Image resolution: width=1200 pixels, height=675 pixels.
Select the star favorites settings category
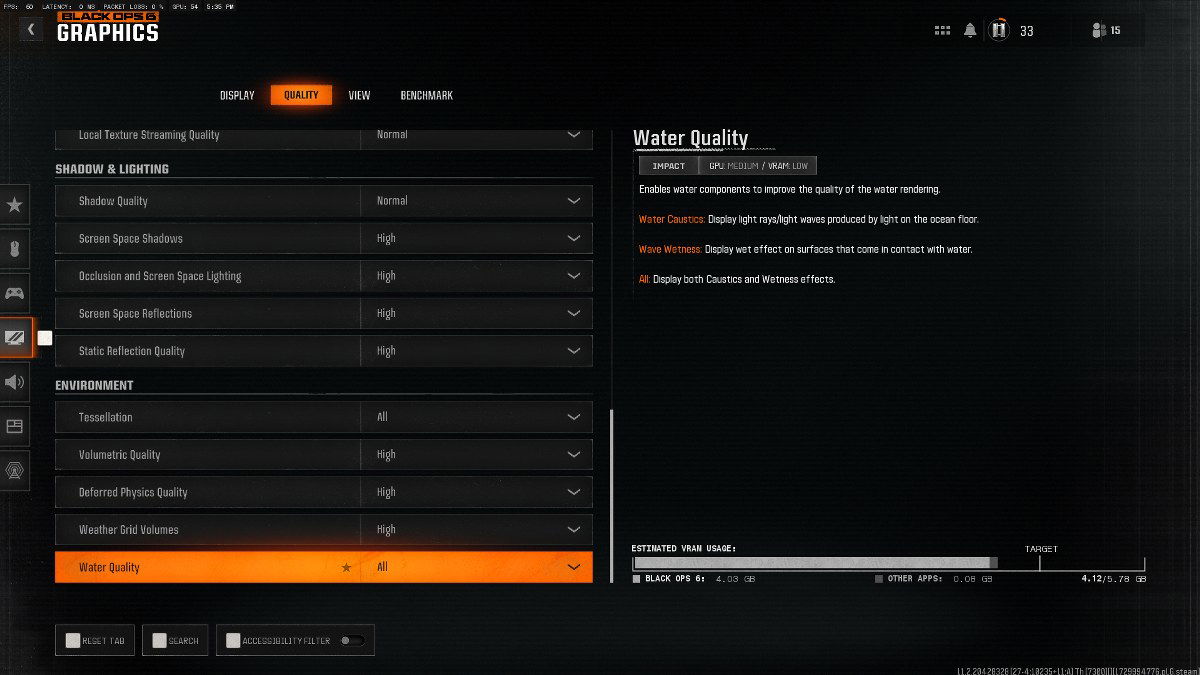(x=15, y=205)
